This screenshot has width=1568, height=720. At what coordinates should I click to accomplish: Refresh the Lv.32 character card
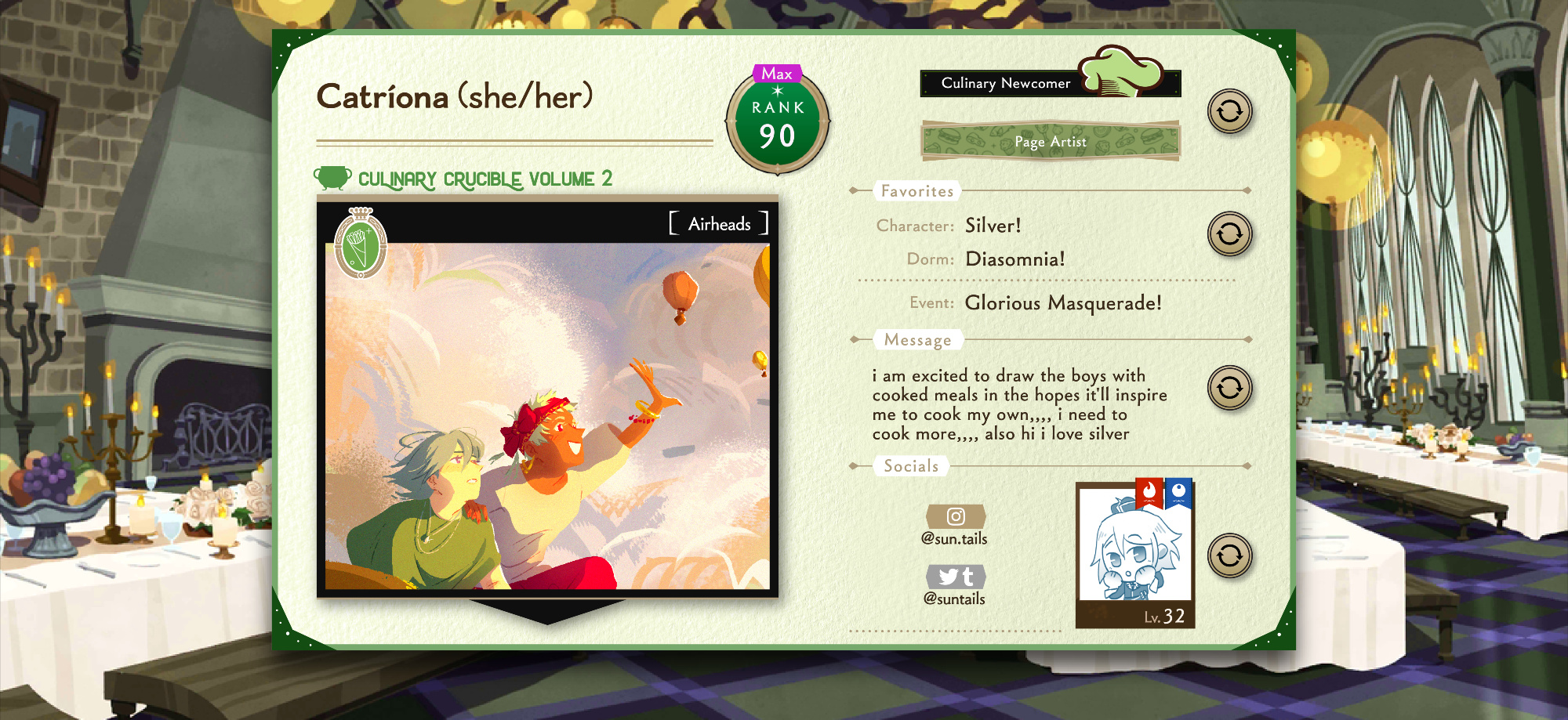[x=1229, y=555]
